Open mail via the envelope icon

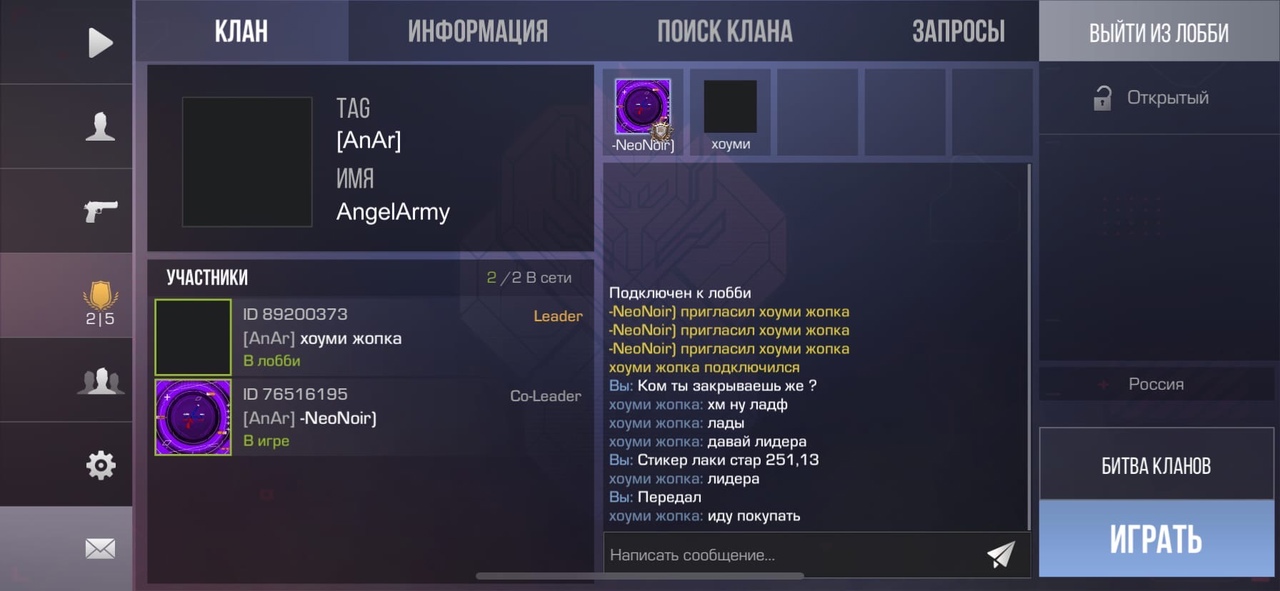click(100, 548)
